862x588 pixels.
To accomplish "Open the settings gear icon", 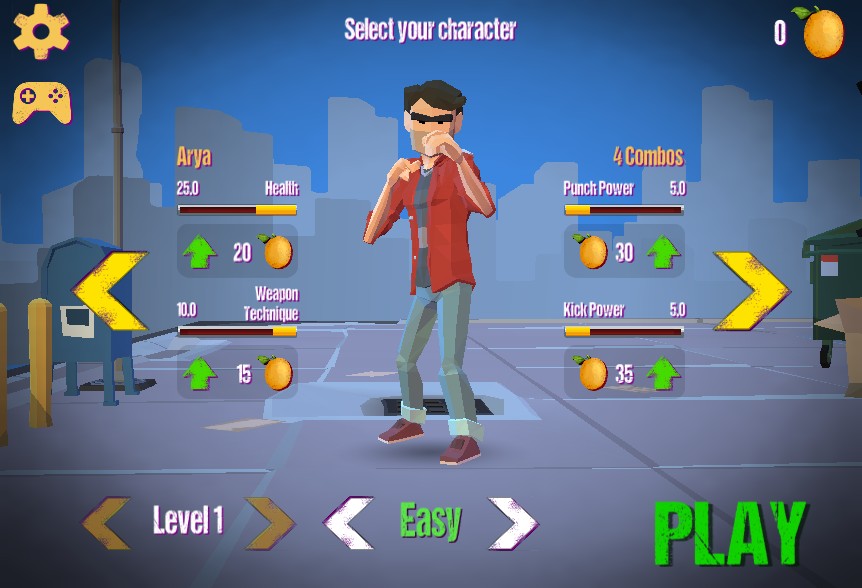I will 41,31.
